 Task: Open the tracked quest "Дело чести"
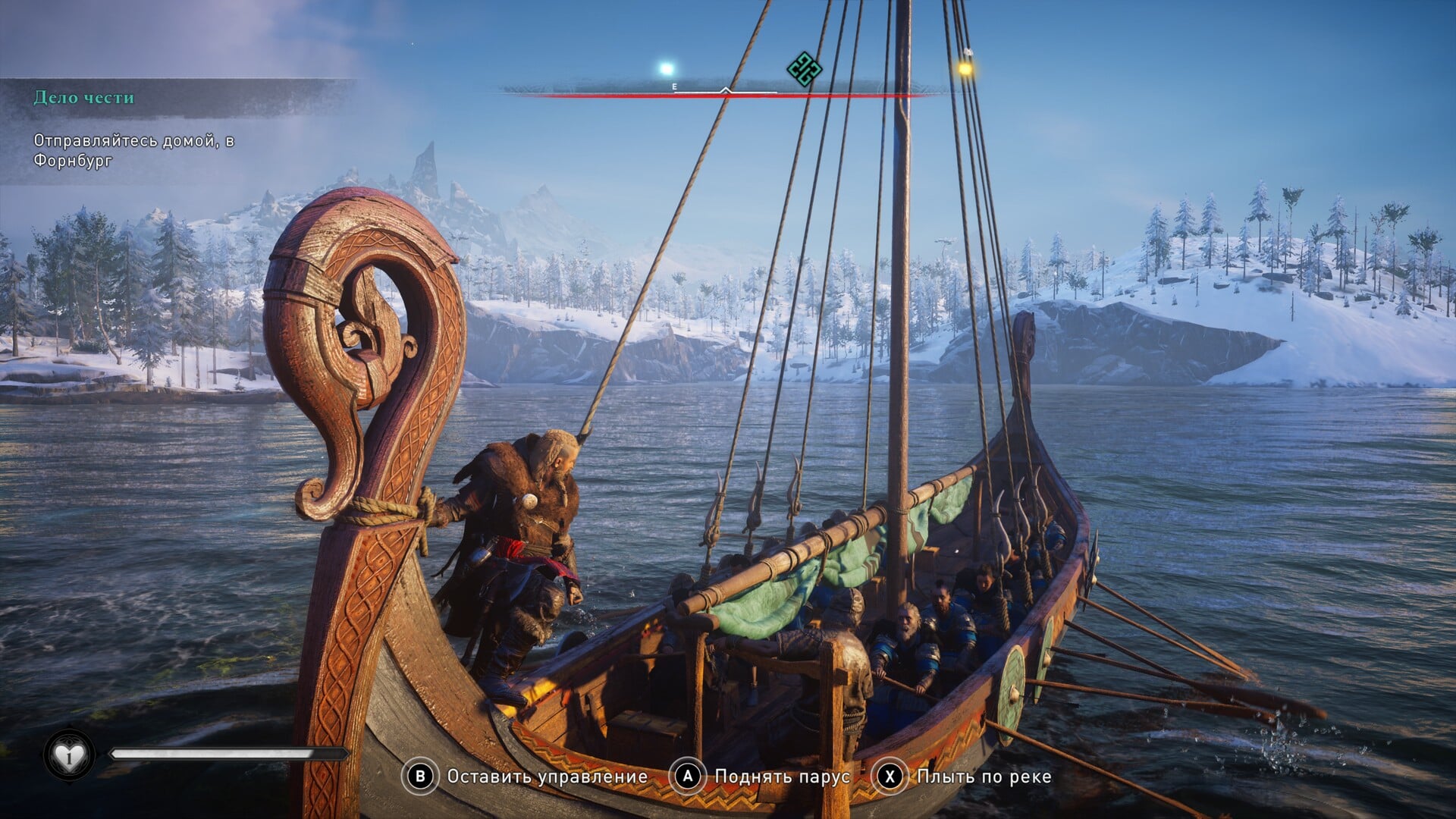(x=84, y=98)
